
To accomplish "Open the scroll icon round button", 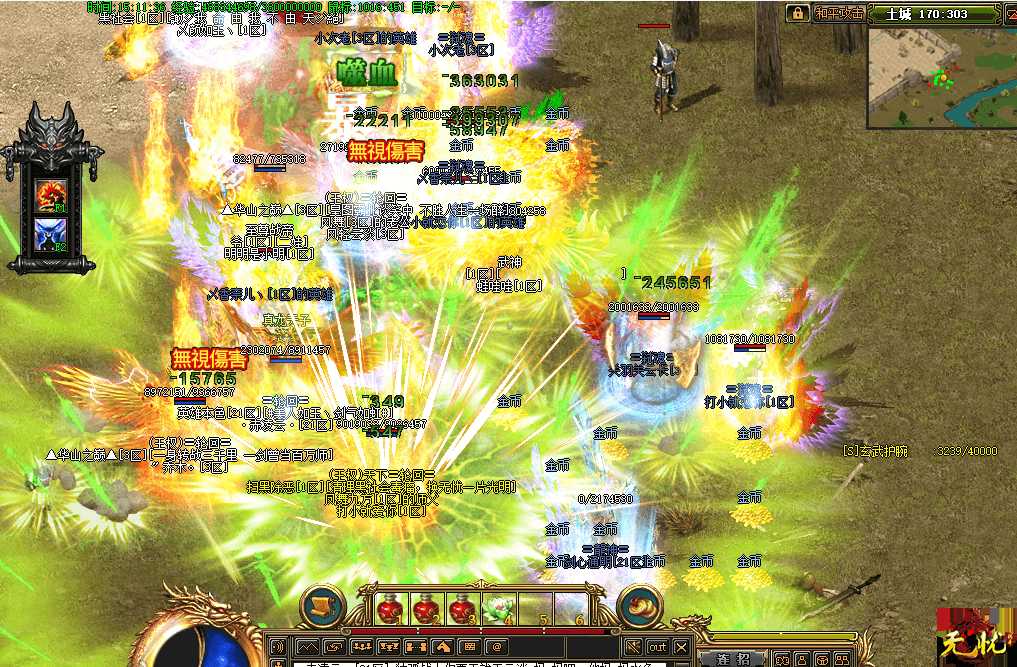I will (x=322, y=607).
